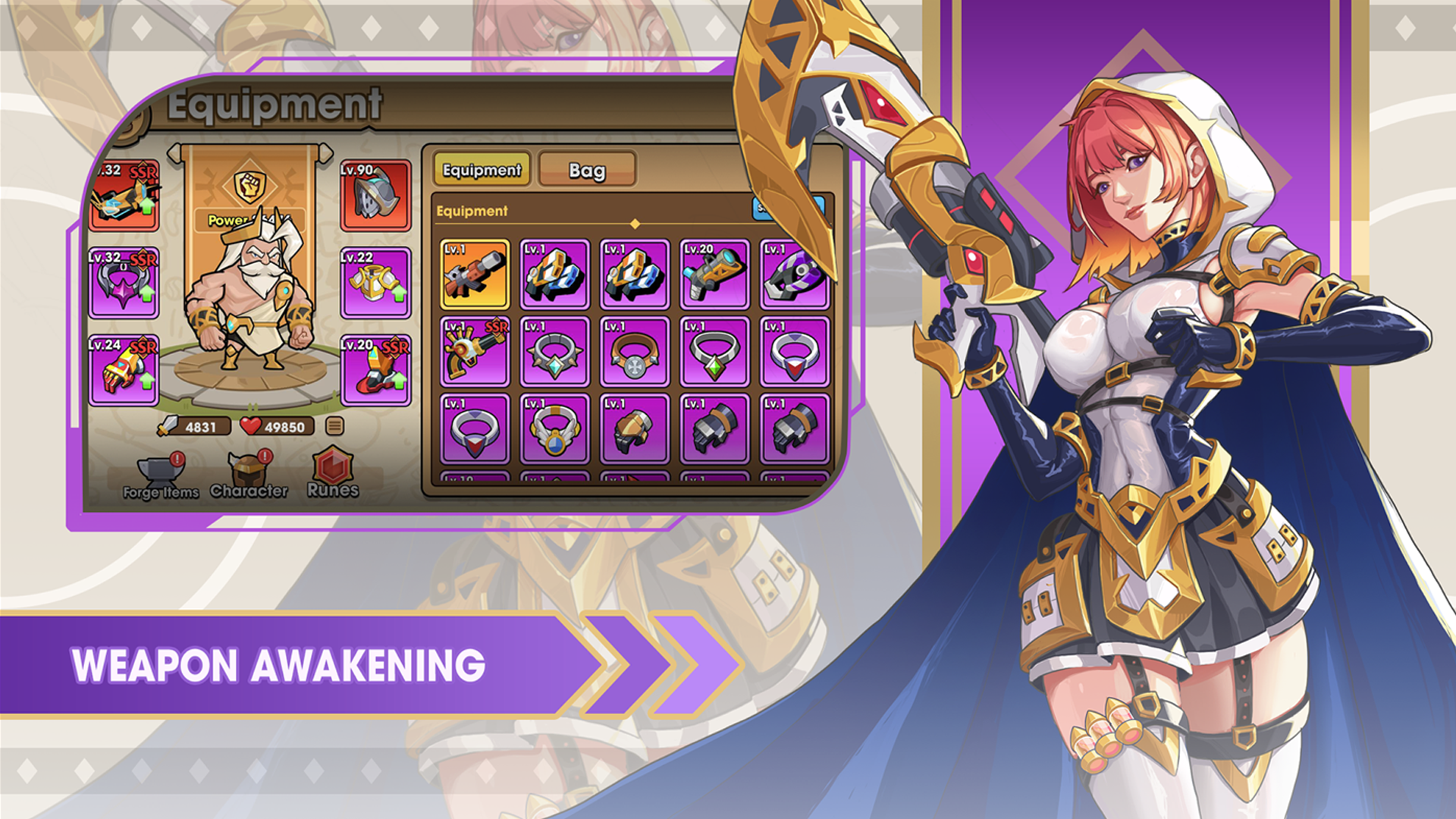The image size is (1456, 819).
Task: Select the orange-background Lv.1 rifle
Action: coord(475,275)
